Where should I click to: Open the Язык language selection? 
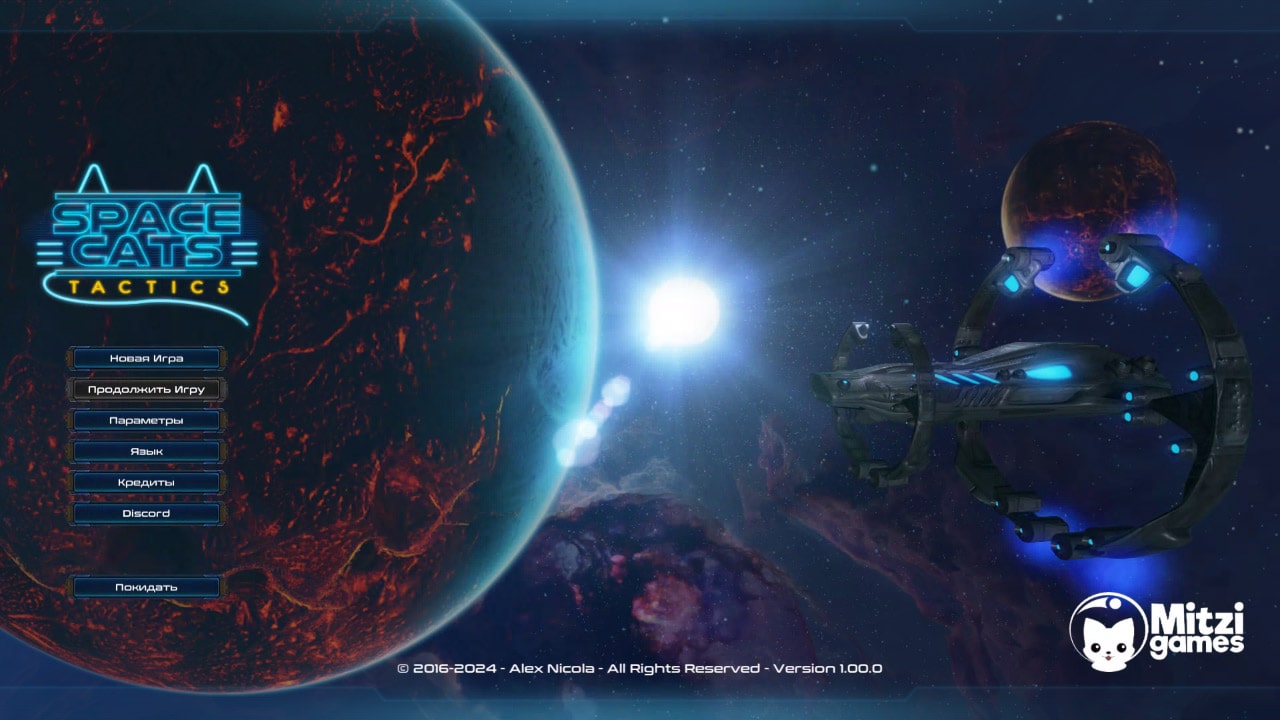[x=147, y=450]
